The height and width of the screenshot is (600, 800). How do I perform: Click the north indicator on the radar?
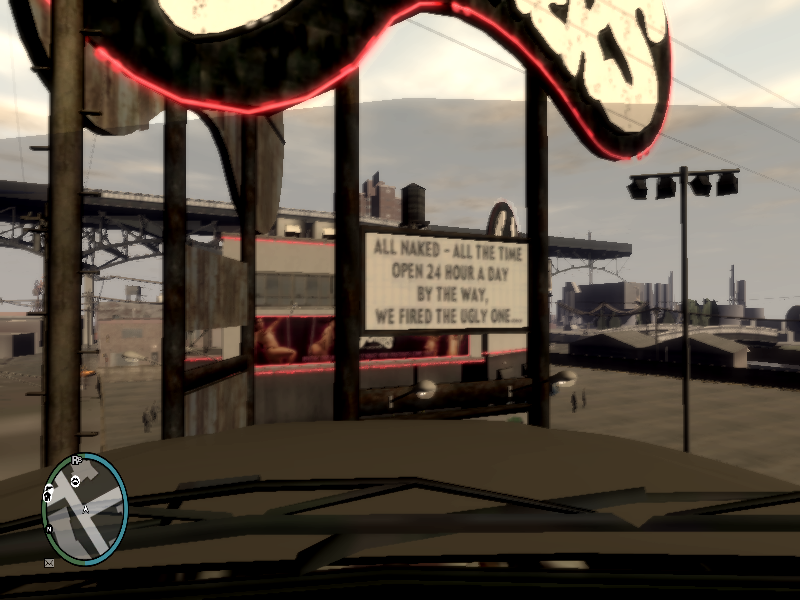(x=48, y=529)
